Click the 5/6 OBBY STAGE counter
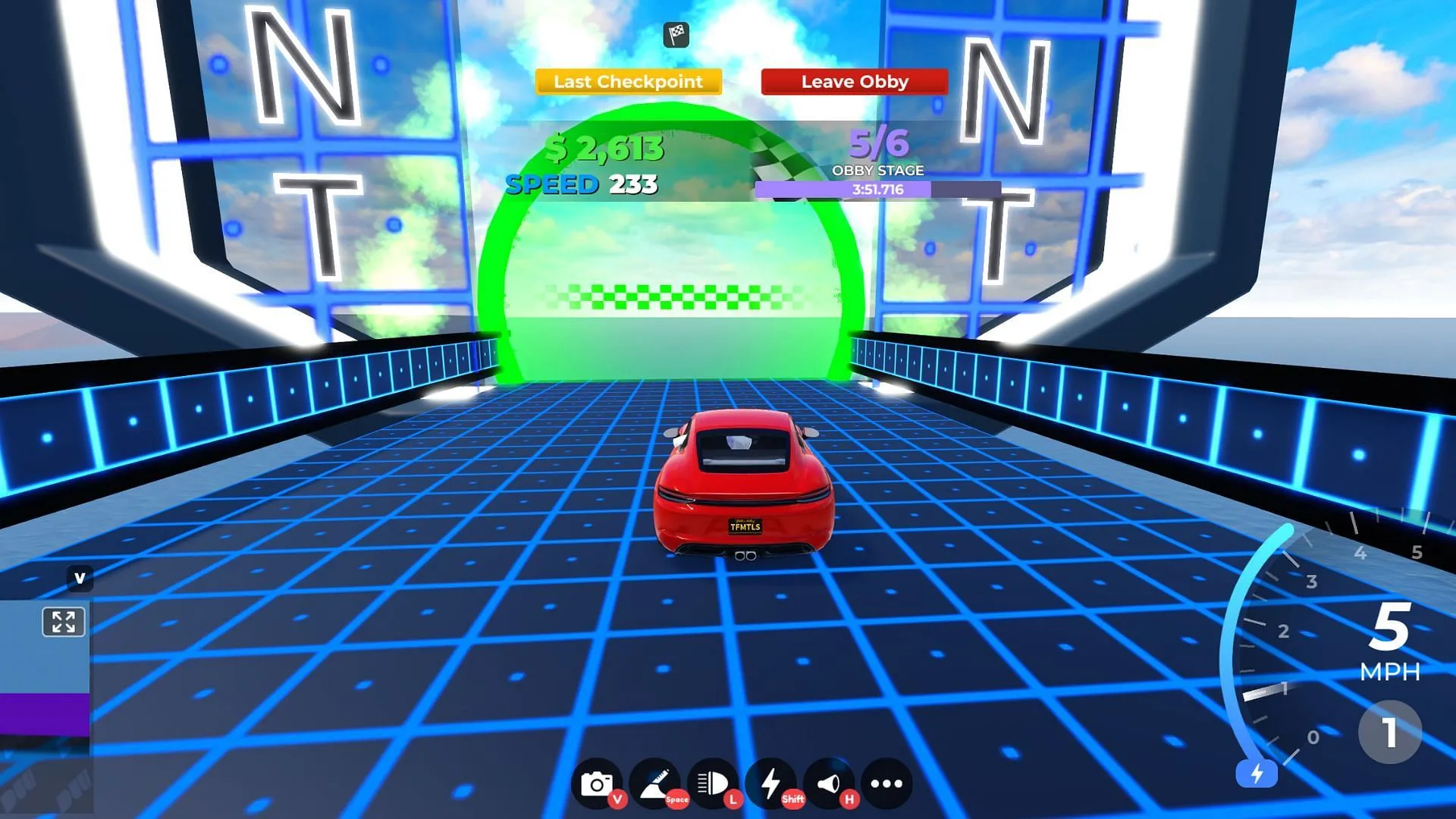The width and height of the screenshot is (1456, 819). (878, 149)
